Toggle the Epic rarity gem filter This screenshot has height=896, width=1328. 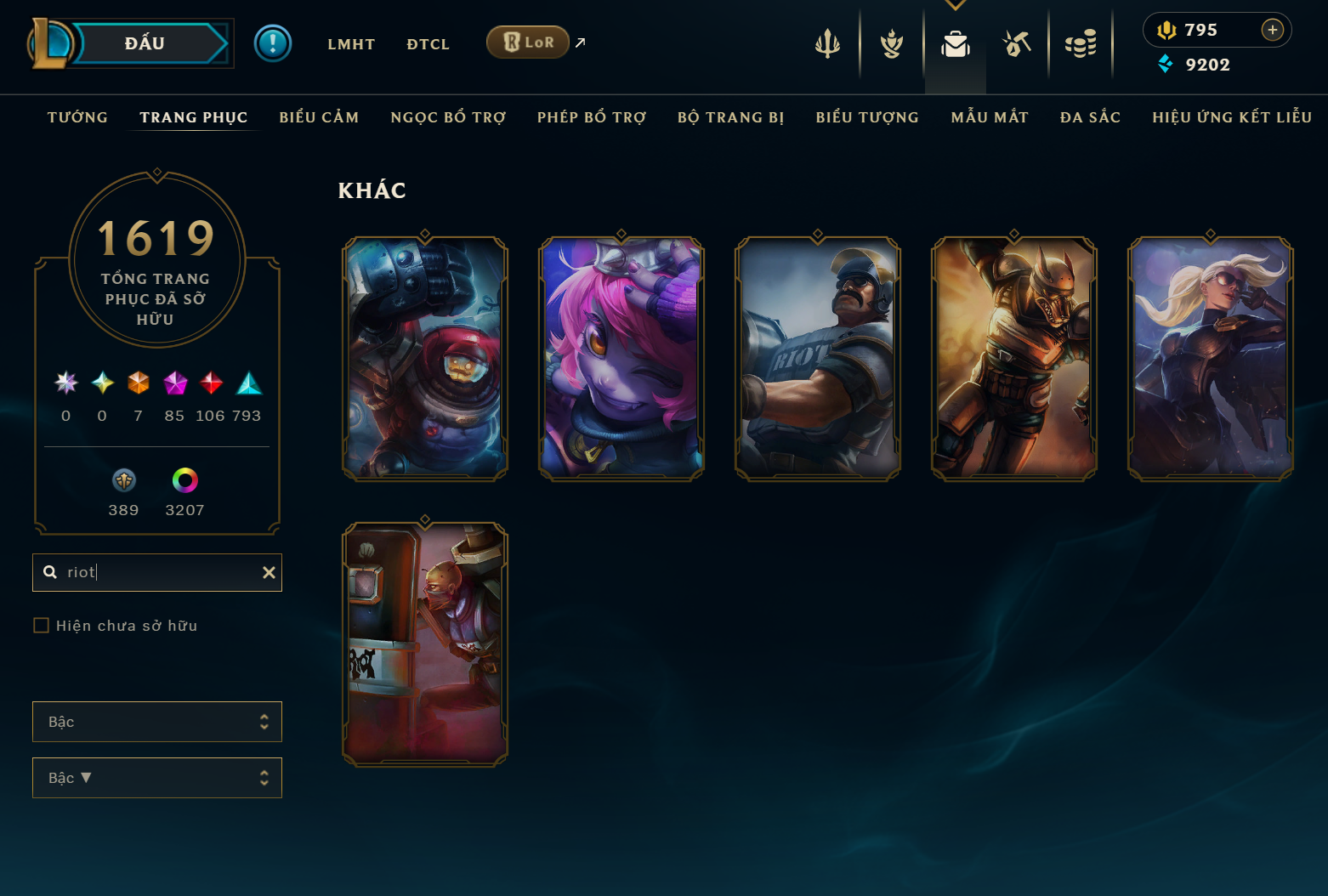[175, 383]
